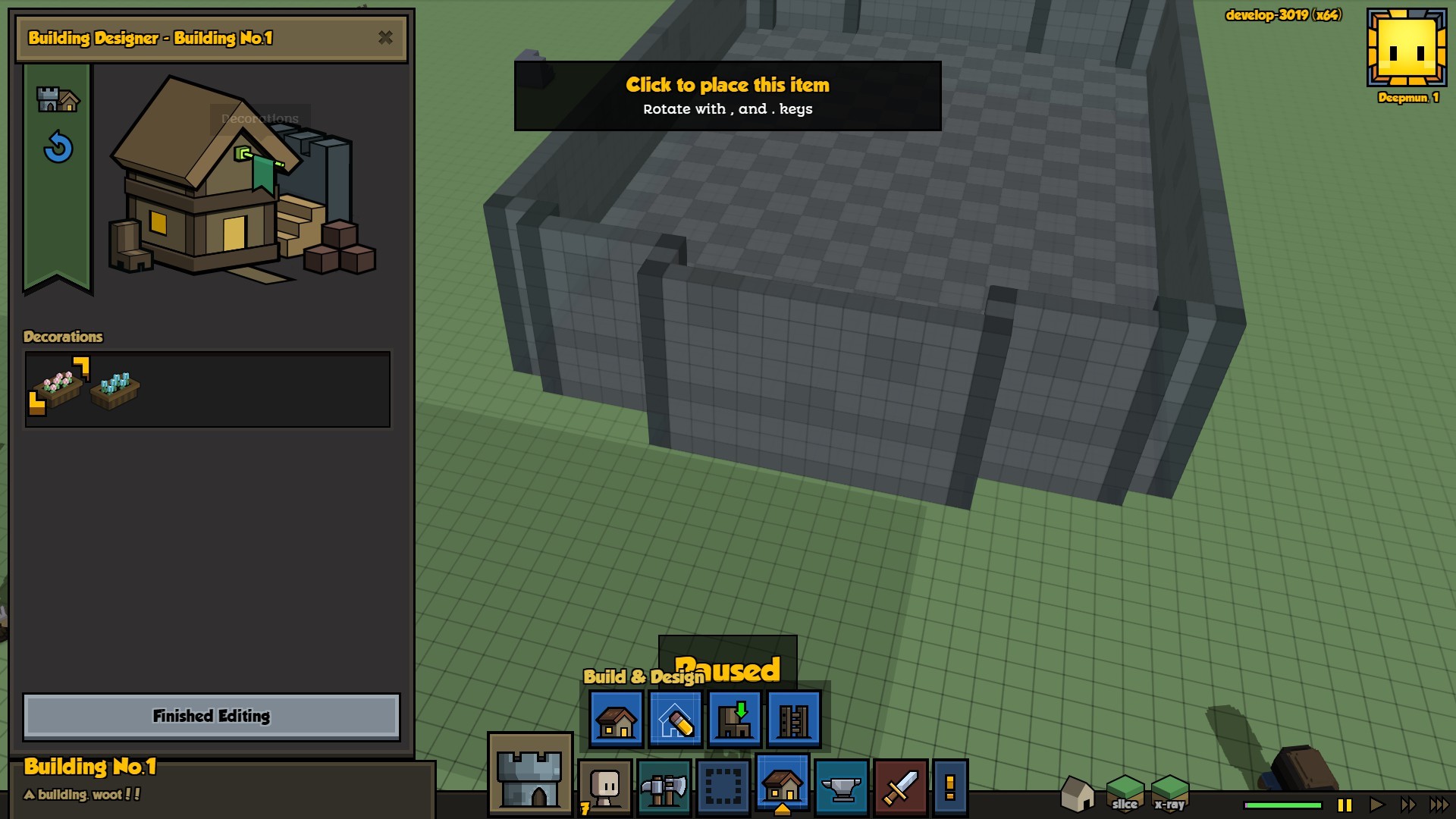Open the anvil crafting menu
Viewport: 1456px width, 819px height.
(841, 787)
